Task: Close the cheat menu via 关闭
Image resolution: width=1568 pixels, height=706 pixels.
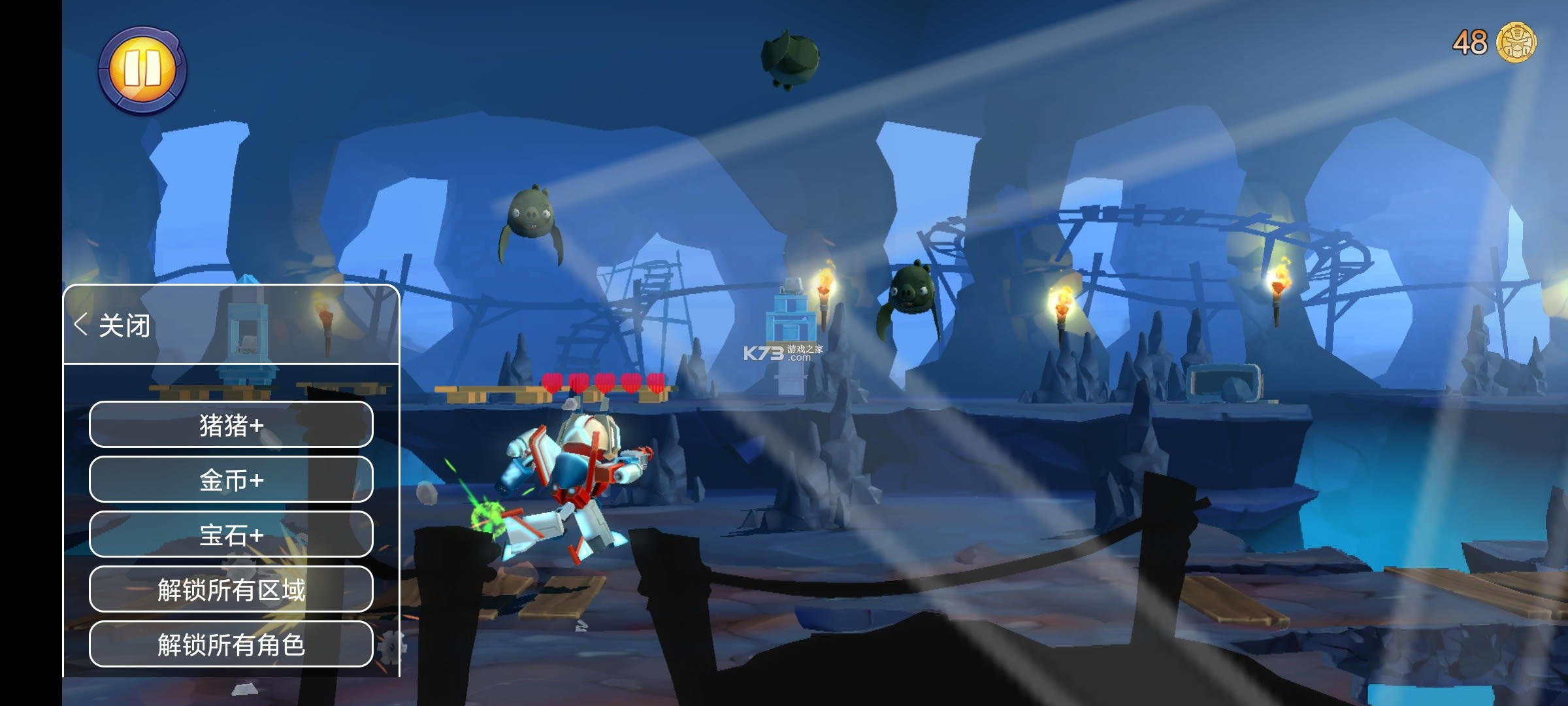Action: pyautogui.click(x=113, y=325)
